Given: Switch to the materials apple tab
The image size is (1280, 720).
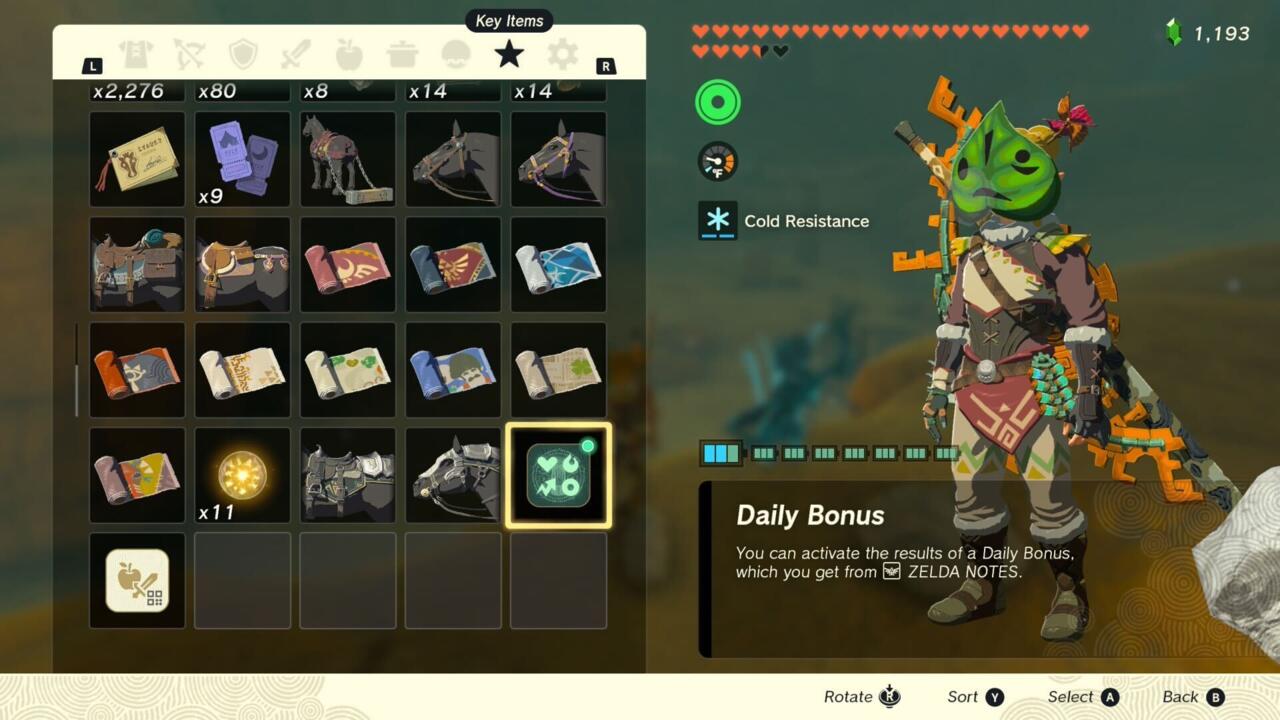Looking at the screenshot, I should (x=349, y=54).
